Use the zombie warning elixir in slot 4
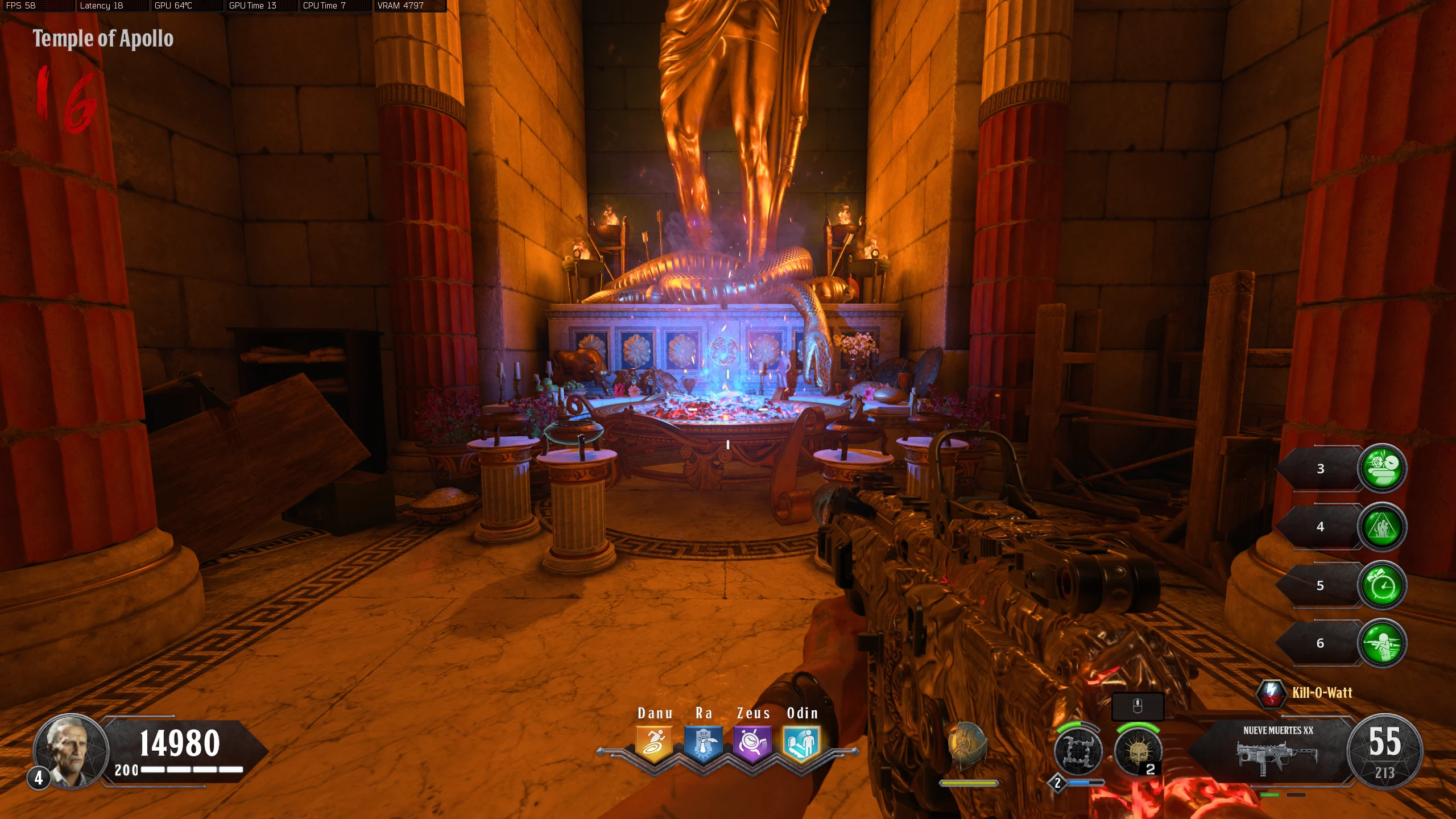 [x=1382, y=527]
